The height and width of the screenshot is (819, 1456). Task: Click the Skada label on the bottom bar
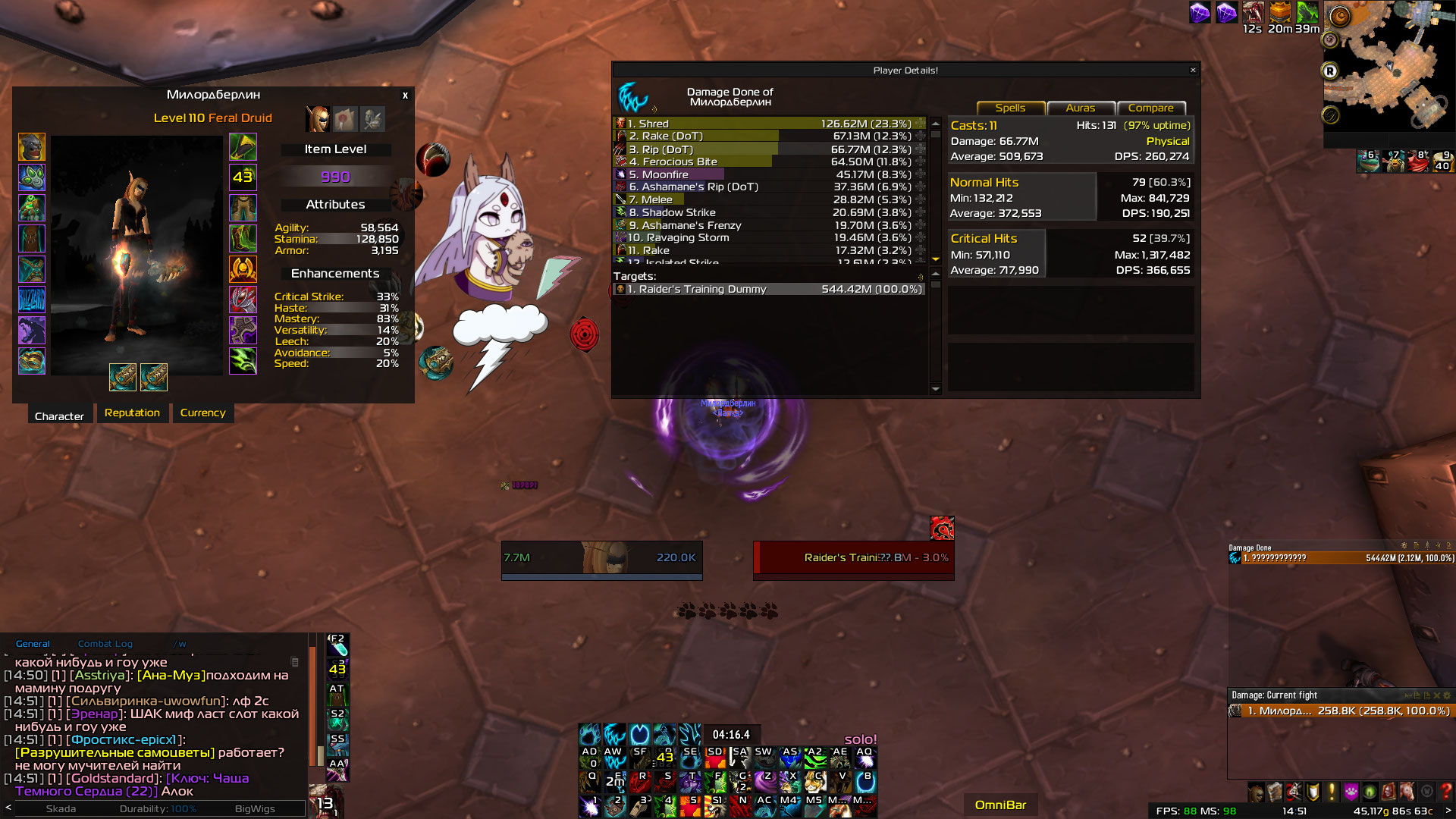[x=61, y=809]
